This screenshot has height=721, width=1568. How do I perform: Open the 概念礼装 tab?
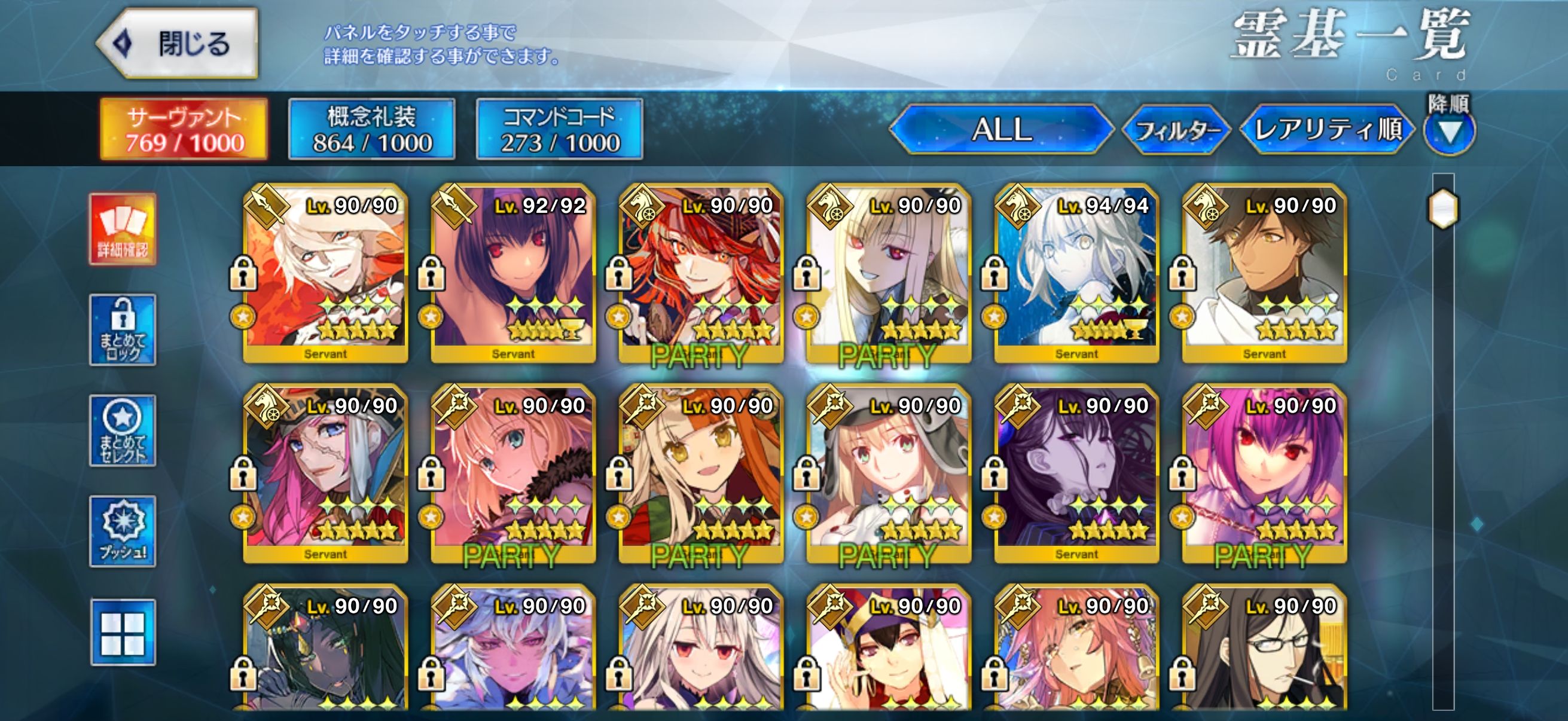[371, 130]
